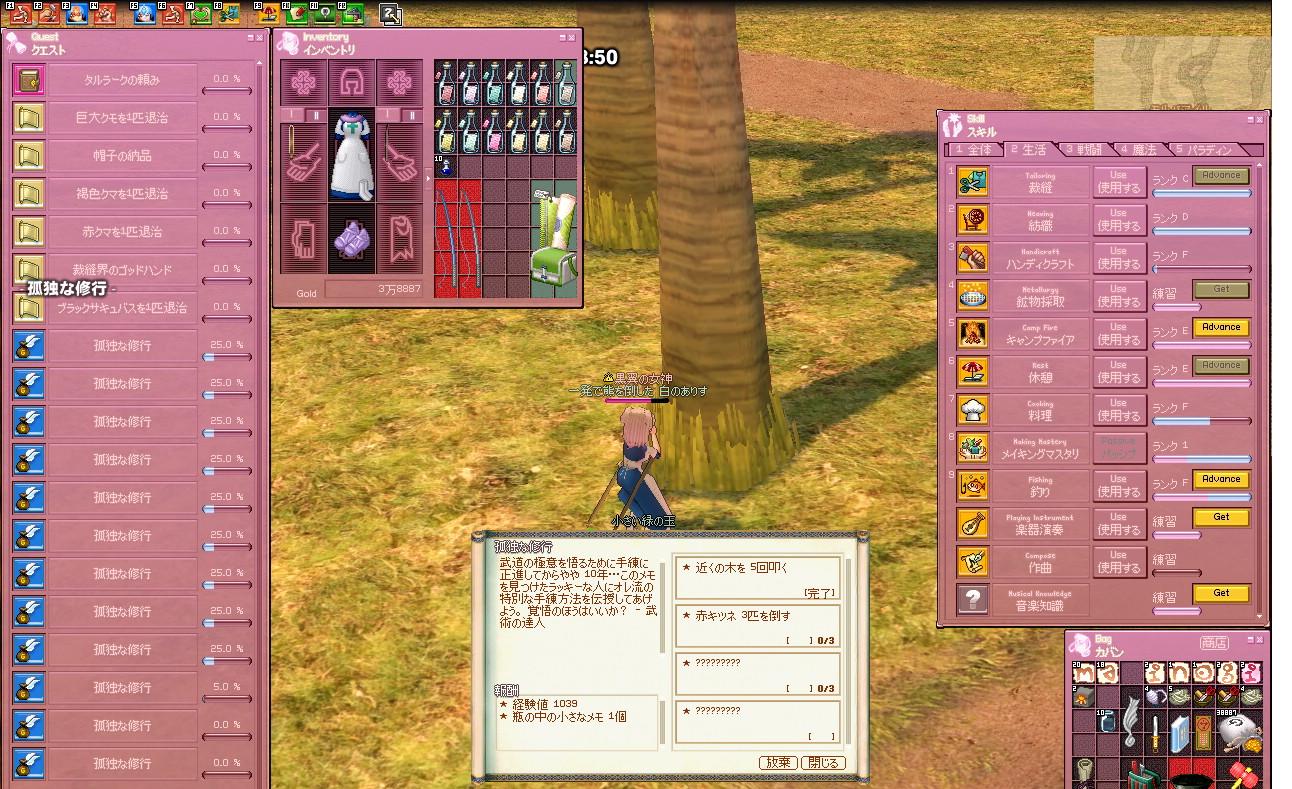Close the Inventory window
The image size is (1292, 789).
pyautogui.click(x=571, y=38)
